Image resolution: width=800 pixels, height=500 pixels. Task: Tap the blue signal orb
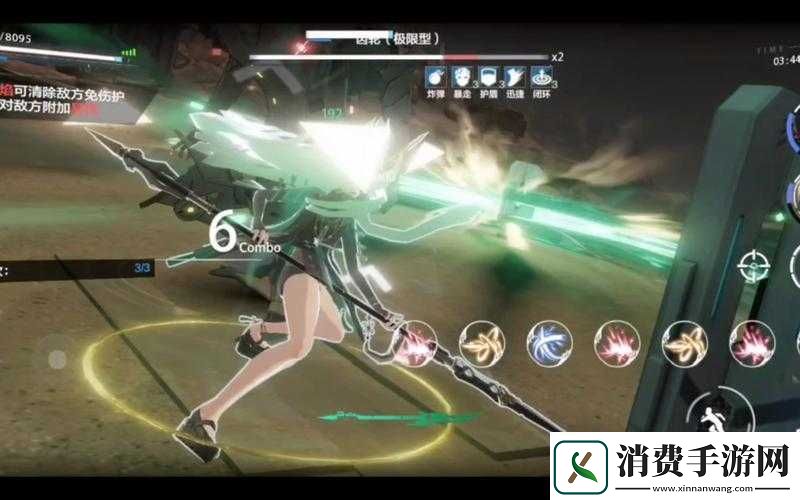click(548, 342)
